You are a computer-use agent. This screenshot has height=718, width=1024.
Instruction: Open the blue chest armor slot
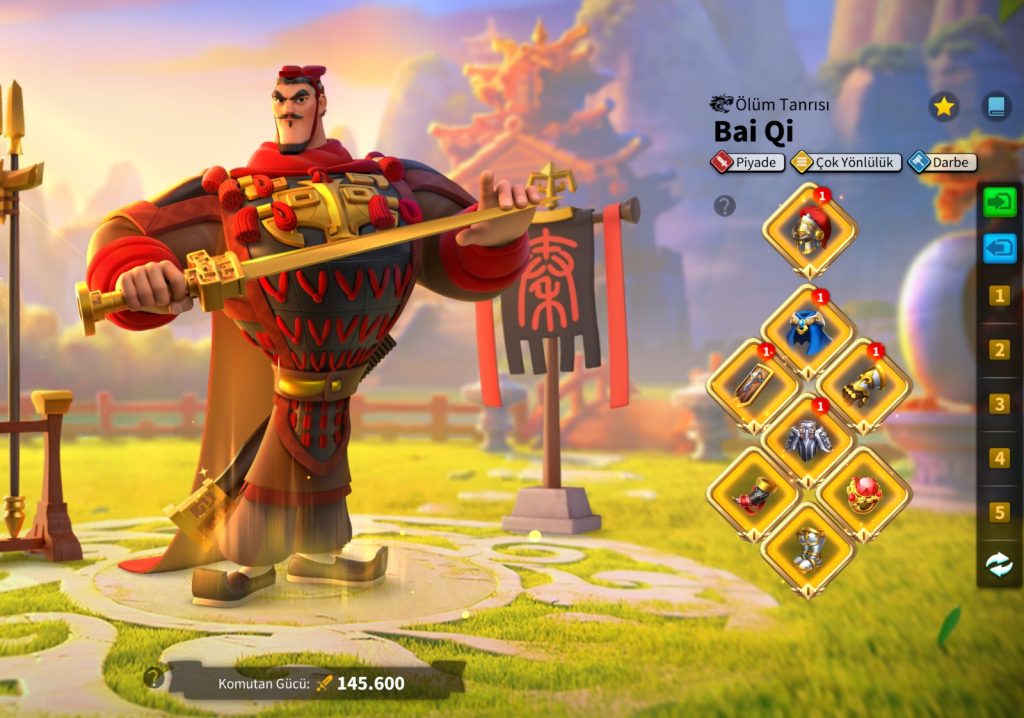[809, 333]
